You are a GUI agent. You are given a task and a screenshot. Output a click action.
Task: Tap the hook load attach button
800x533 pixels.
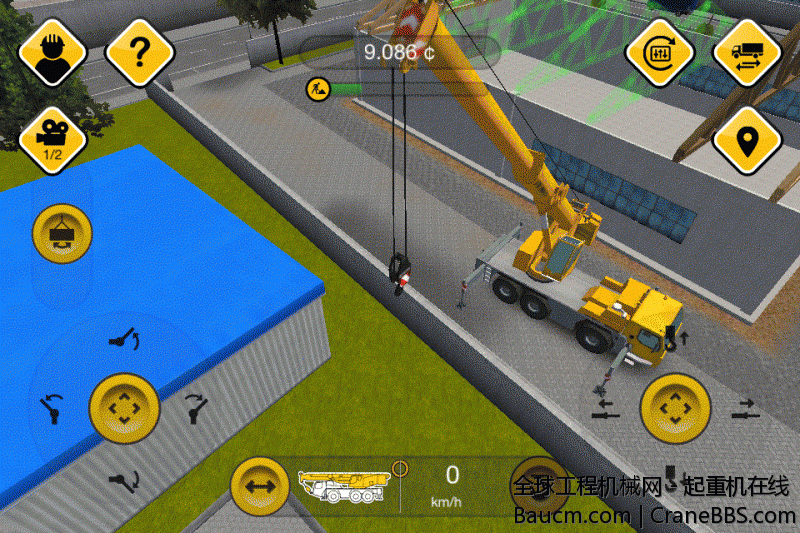pos(62,235)
